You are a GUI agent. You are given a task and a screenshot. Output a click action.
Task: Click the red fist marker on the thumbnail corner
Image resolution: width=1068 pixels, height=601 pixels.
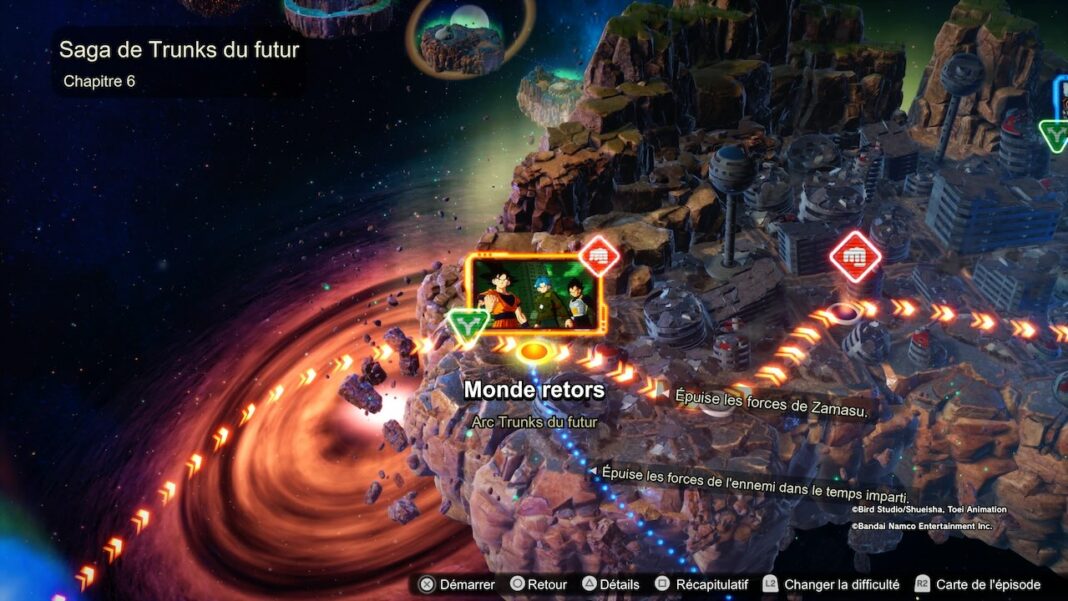[x=599, y=256]
